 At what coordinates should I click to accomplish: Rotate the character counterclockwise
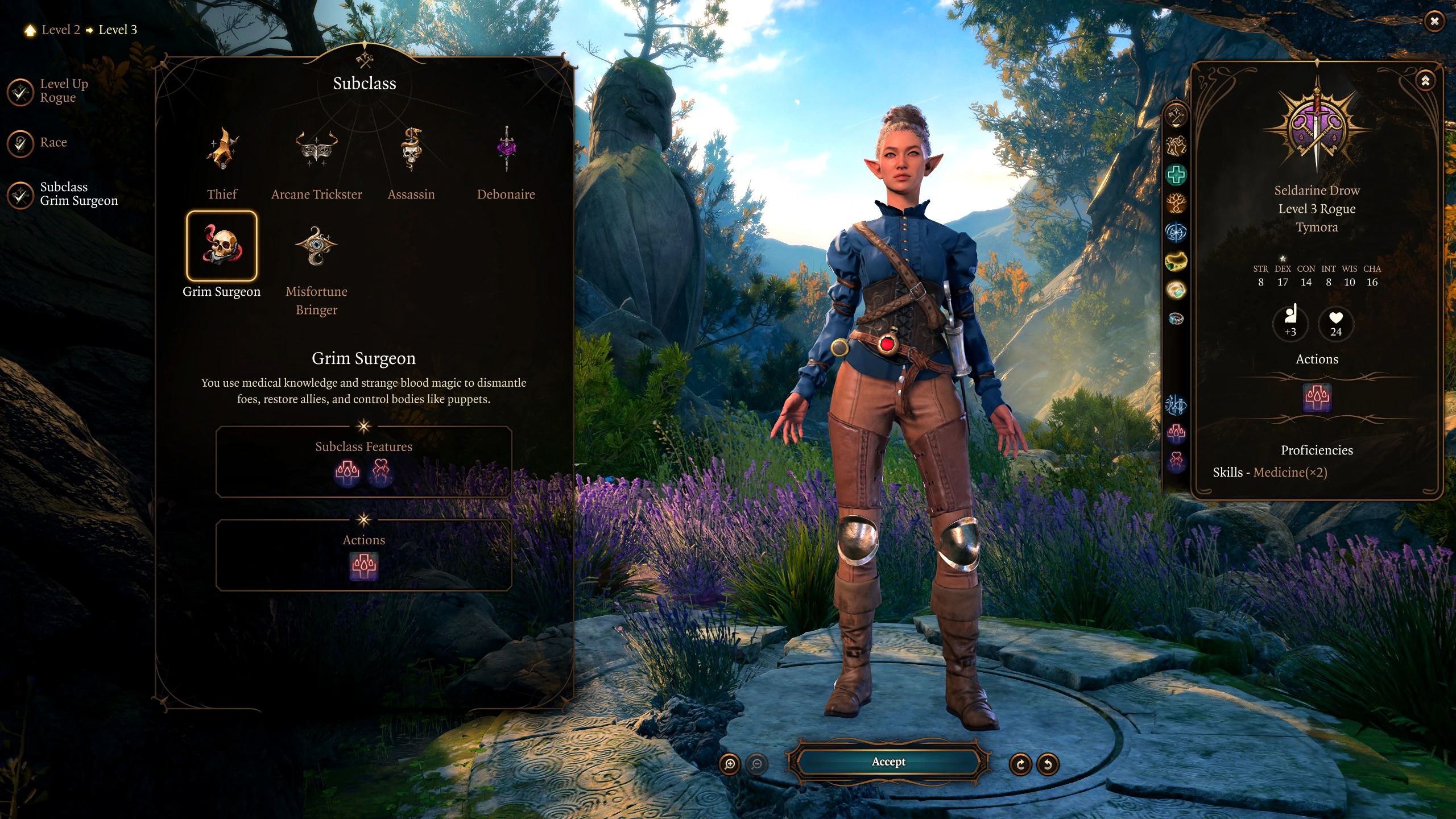click(1048, 764)
